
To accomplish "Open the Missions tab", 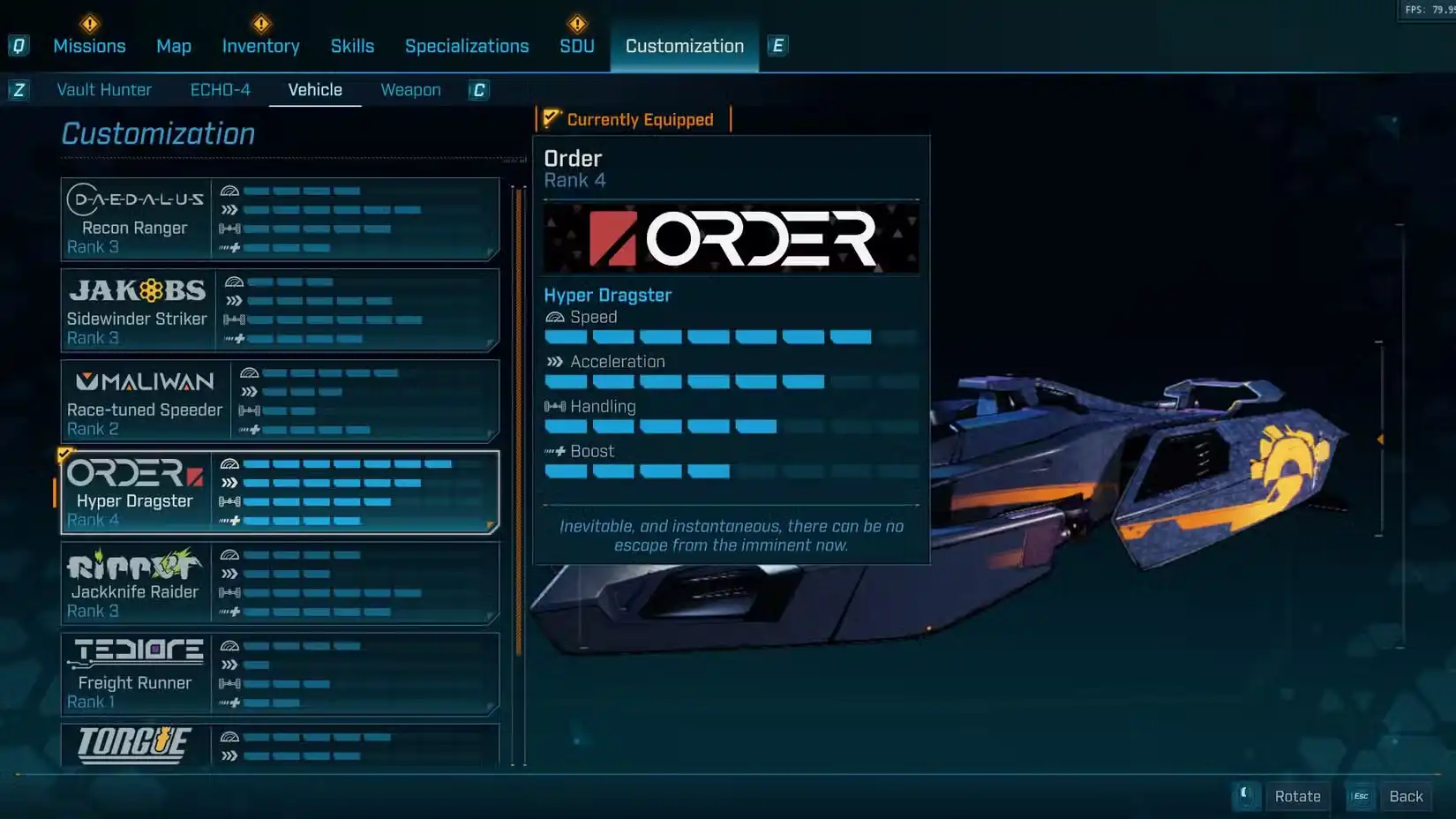I will coord(89,46).
